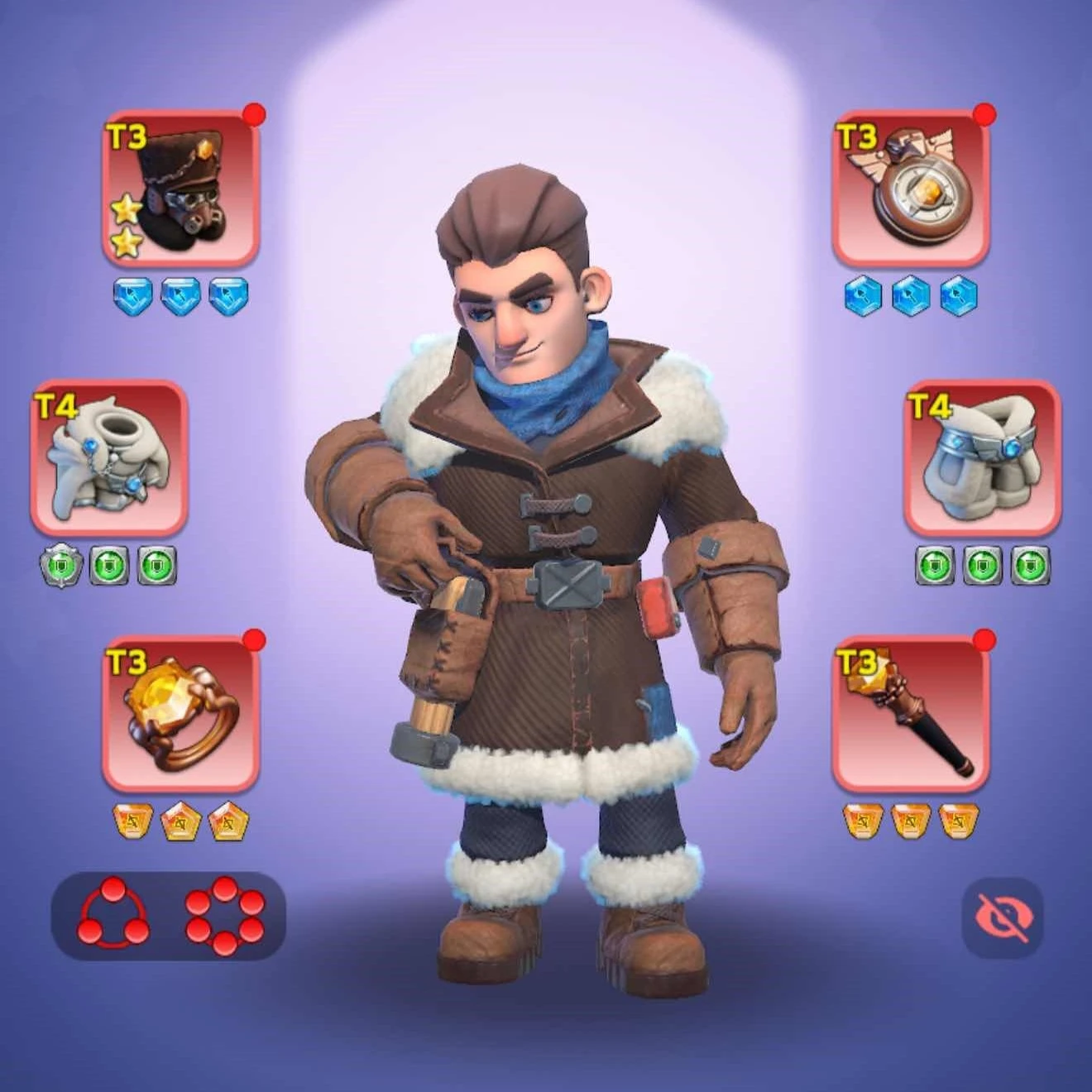This screenshot has height=1092, width=1092.
Task: Toggle the crossed-out eye visibility button
Action: click(x=1003, y=917)
